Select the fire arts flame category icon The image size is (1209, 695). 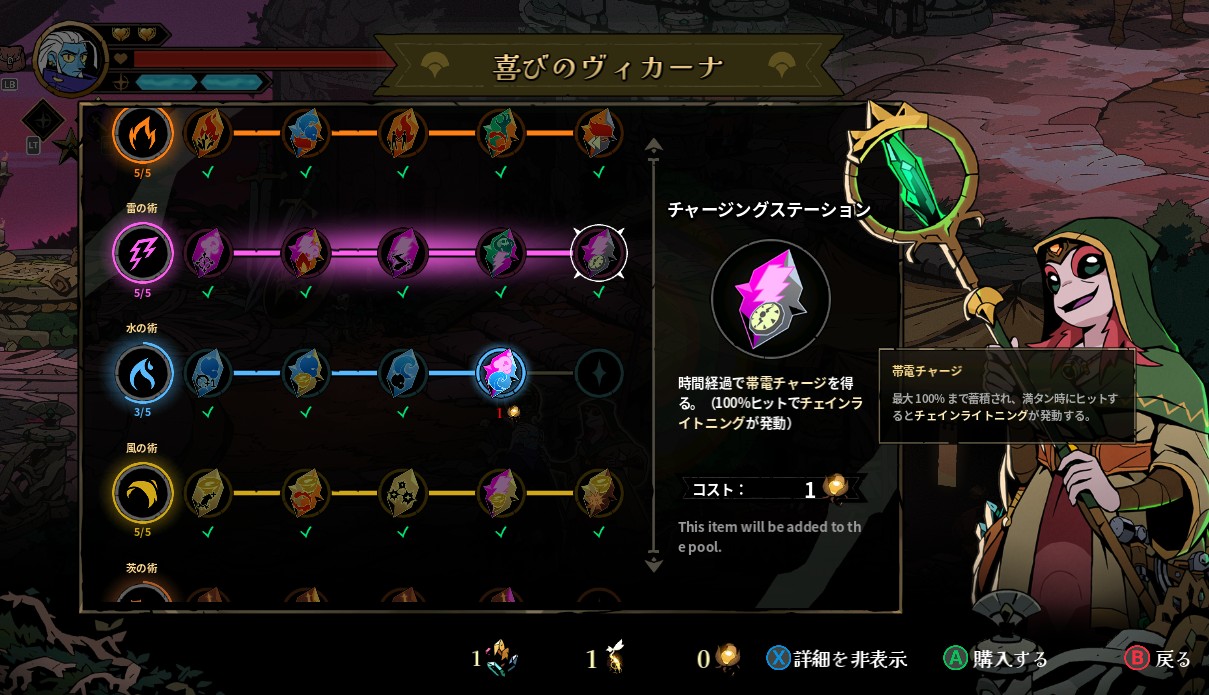(x=143, y=133)
